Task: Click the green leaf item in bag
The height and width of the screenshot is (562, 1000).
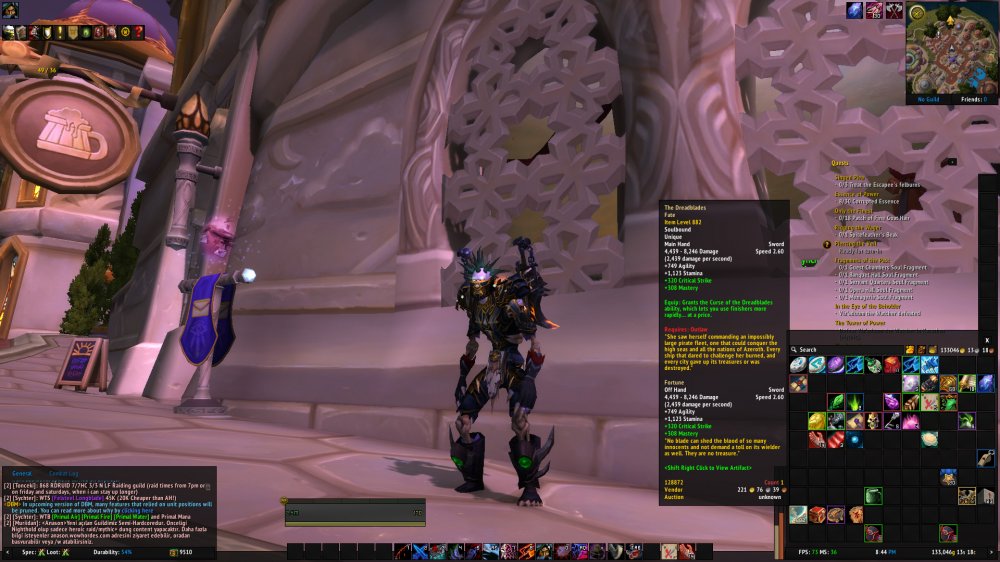Action: pos(836,403)
